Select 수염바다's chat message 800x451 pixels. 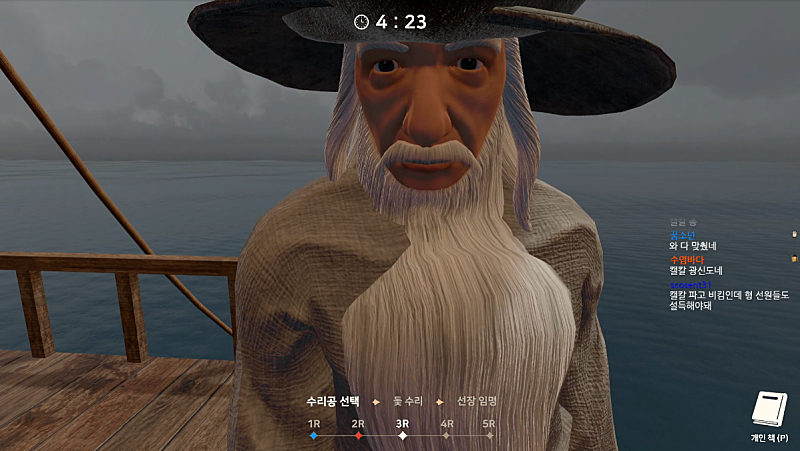(x=697, y=270)
